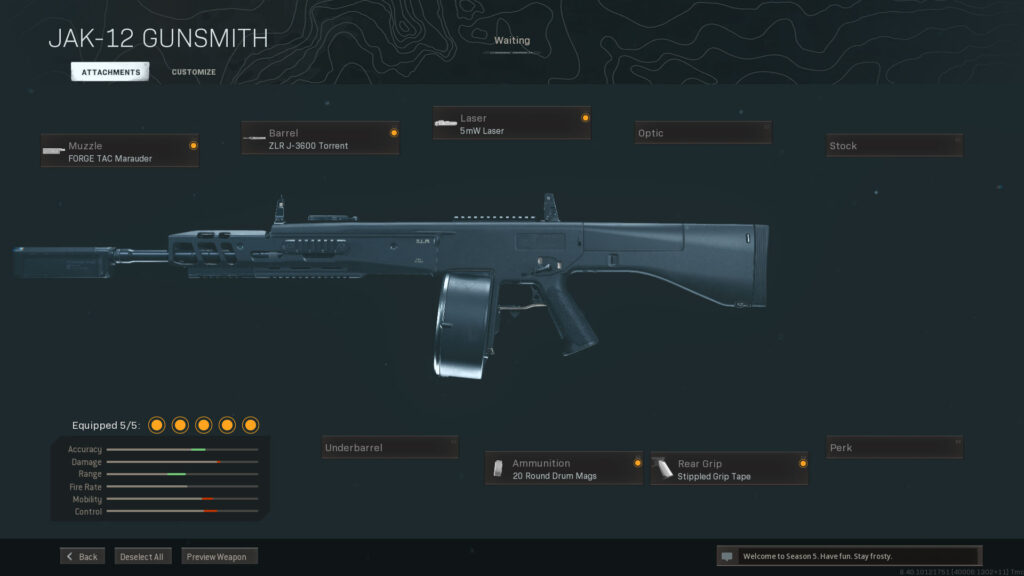The image size is (1024, 576).
Task: Open the Rear Grip Stippled Grip Tape slot
Action: (729, 469)
